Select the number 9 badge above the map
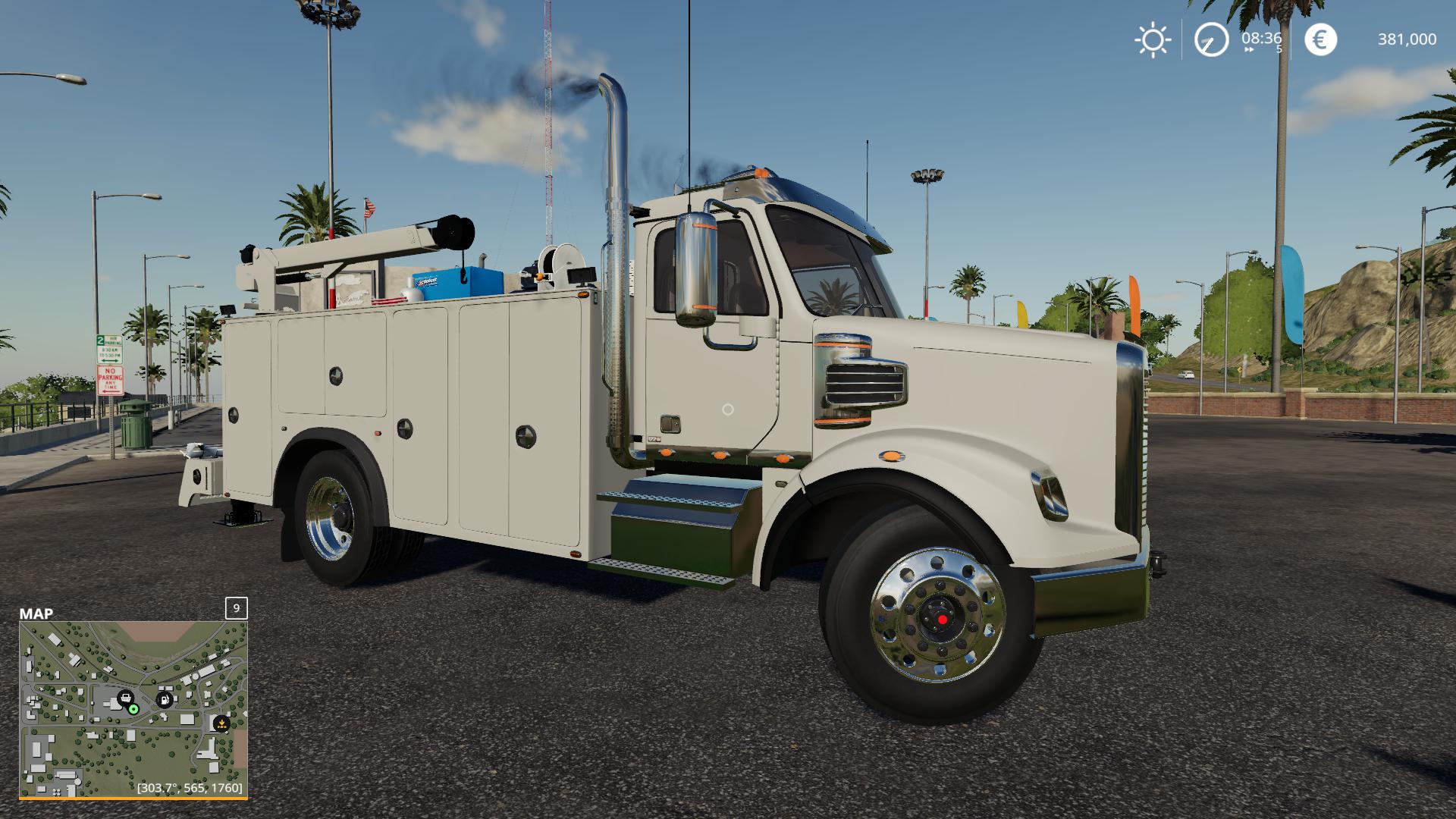Viewport: 1456px width, 819px height. [x=236, y=607]
